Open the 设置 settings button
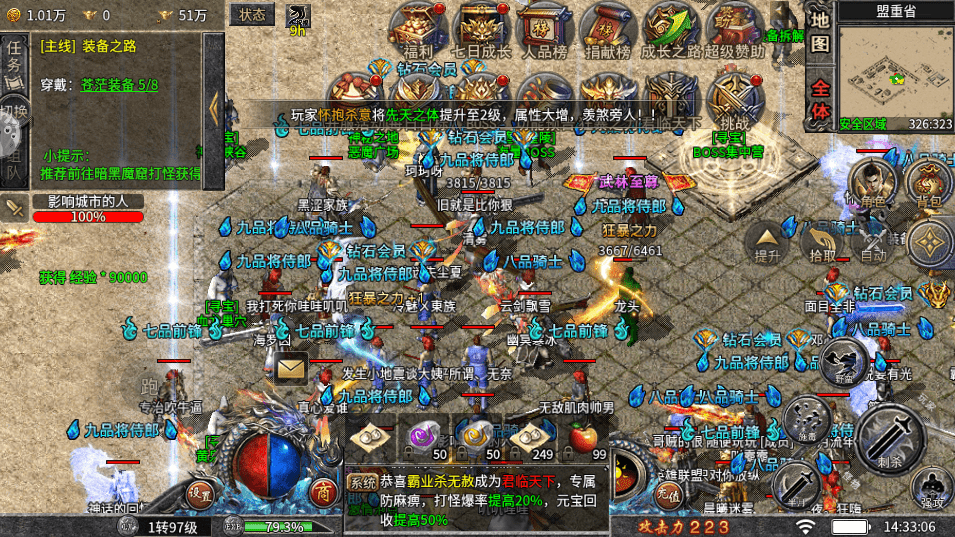Image resolution: width=955 pixels, height=537 pixels. 200,492
